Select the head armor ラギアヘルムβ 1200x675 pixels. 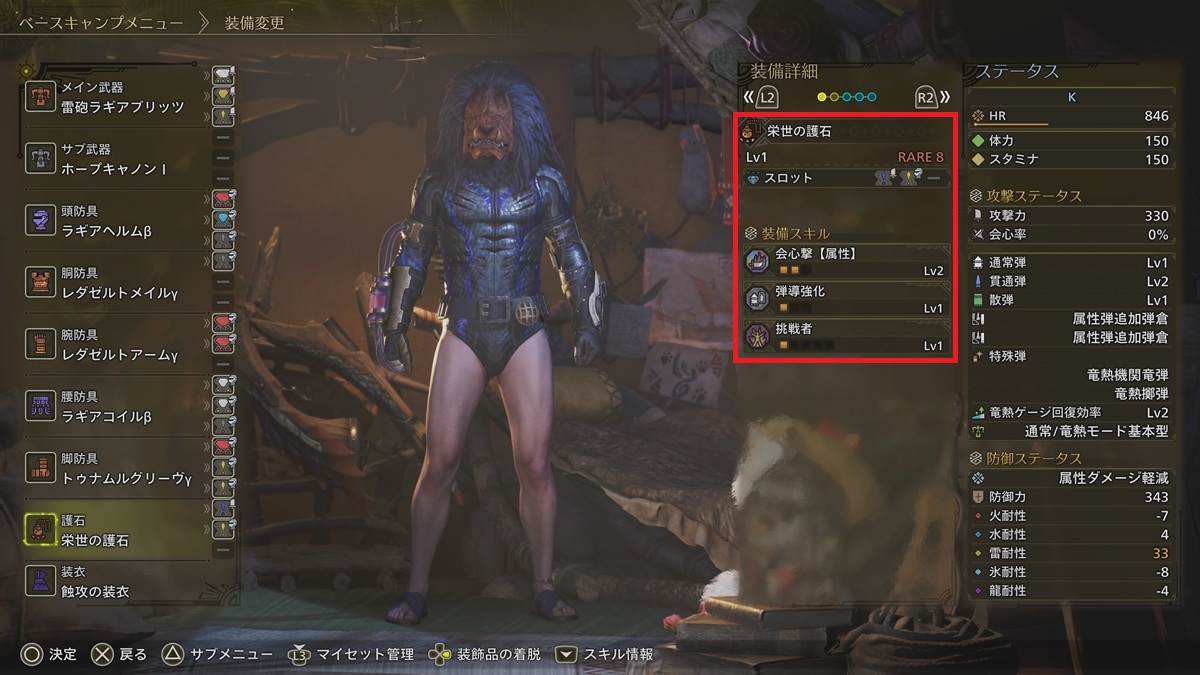point(120,221)
